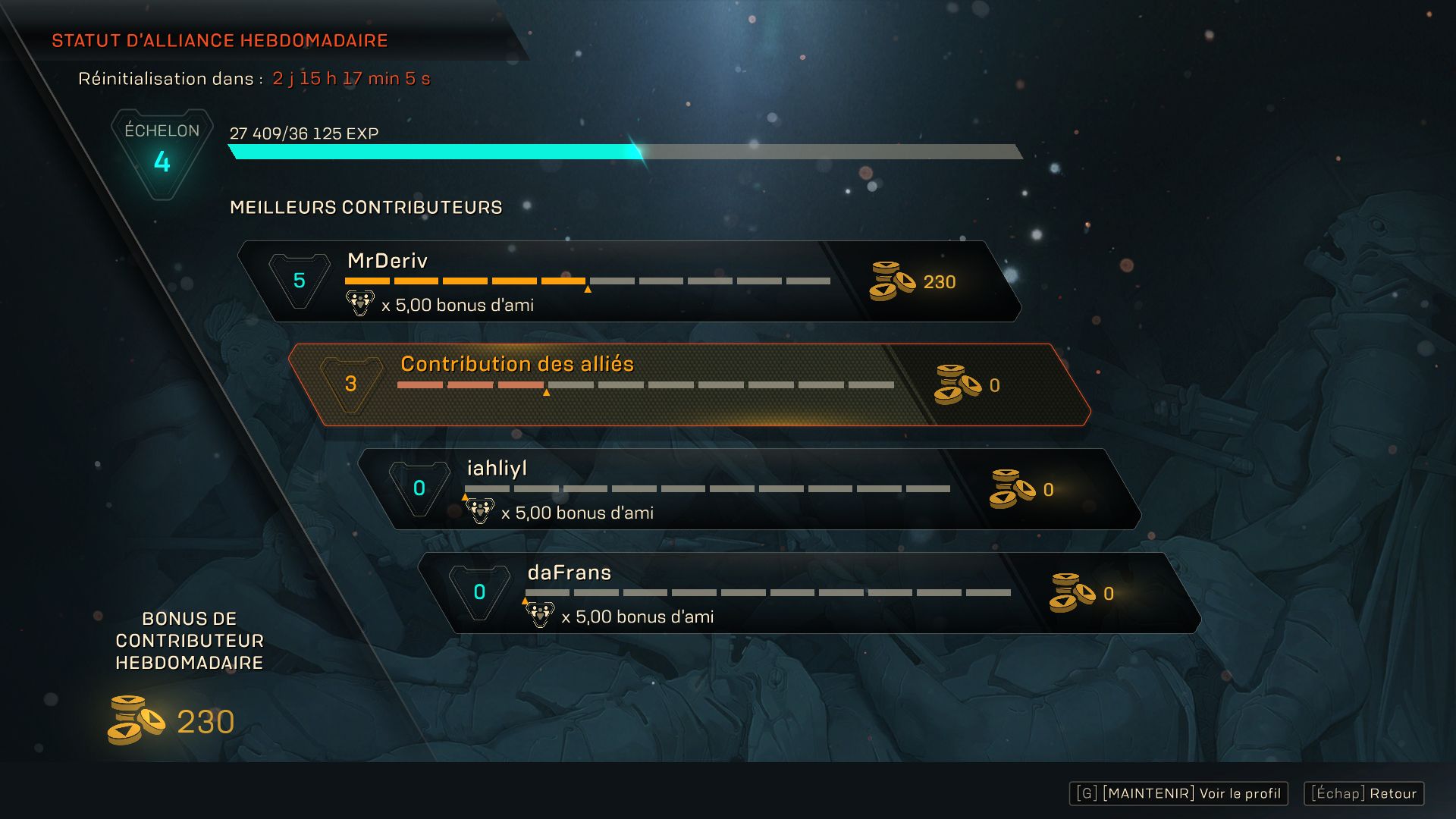Open profile with Voir le profil
The width and height of the screenshot is (1456, 819).
(x=1178, y=793)
